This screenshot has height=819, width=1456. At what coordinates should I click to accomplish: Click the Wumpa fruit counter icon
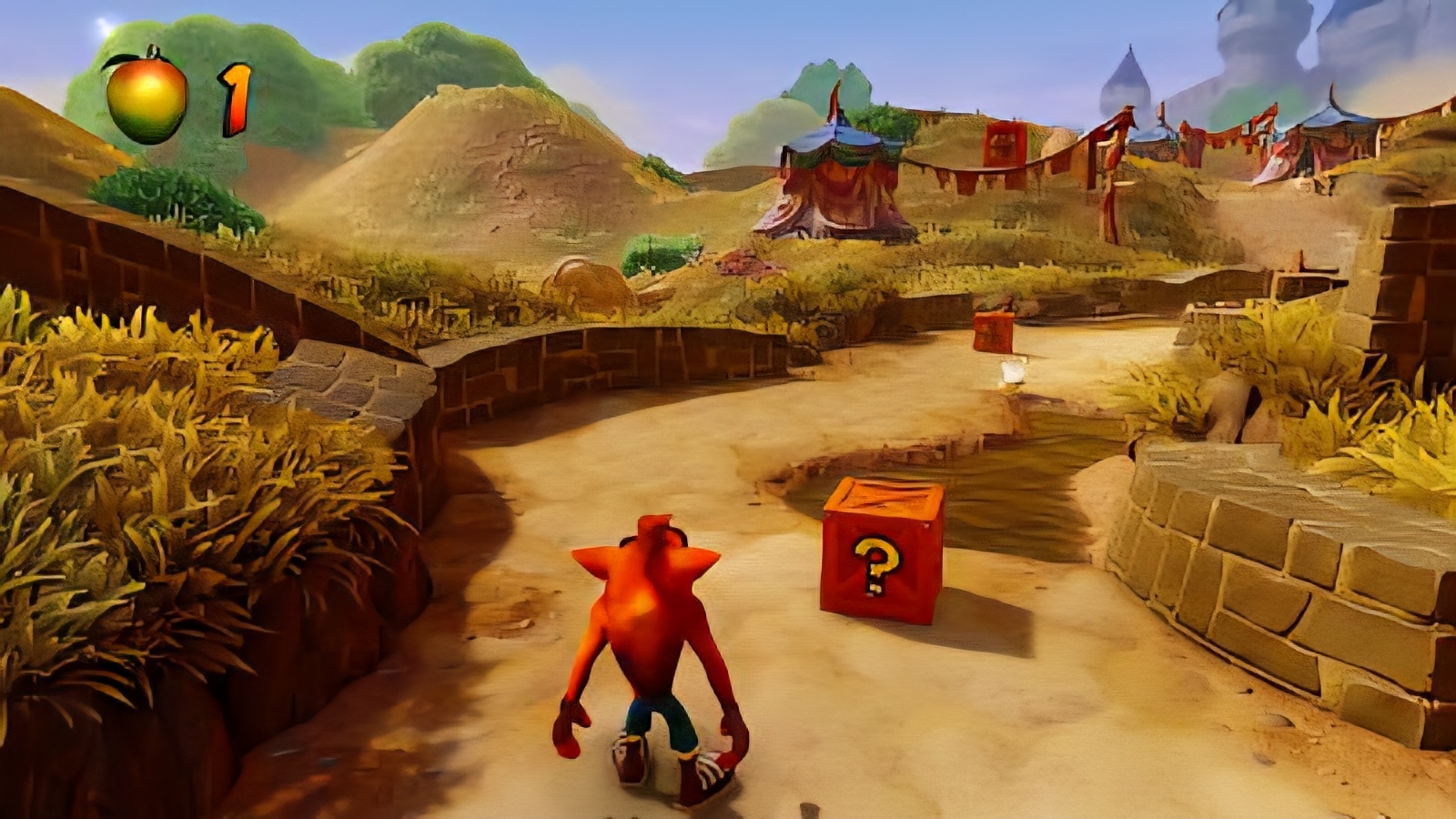pyautogui.click(x=147, y=97)
